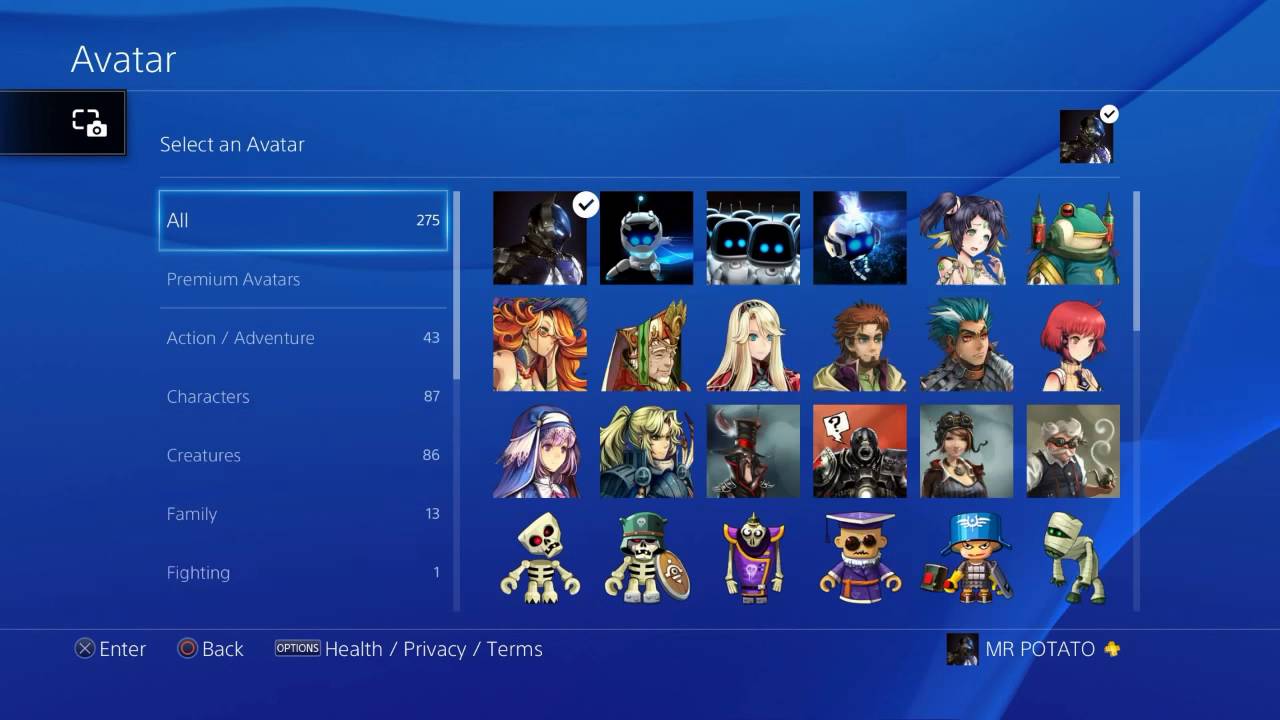Open Health / Privacy / Terms
Screen dimensions: 1280x720
(x=434, y=649)
